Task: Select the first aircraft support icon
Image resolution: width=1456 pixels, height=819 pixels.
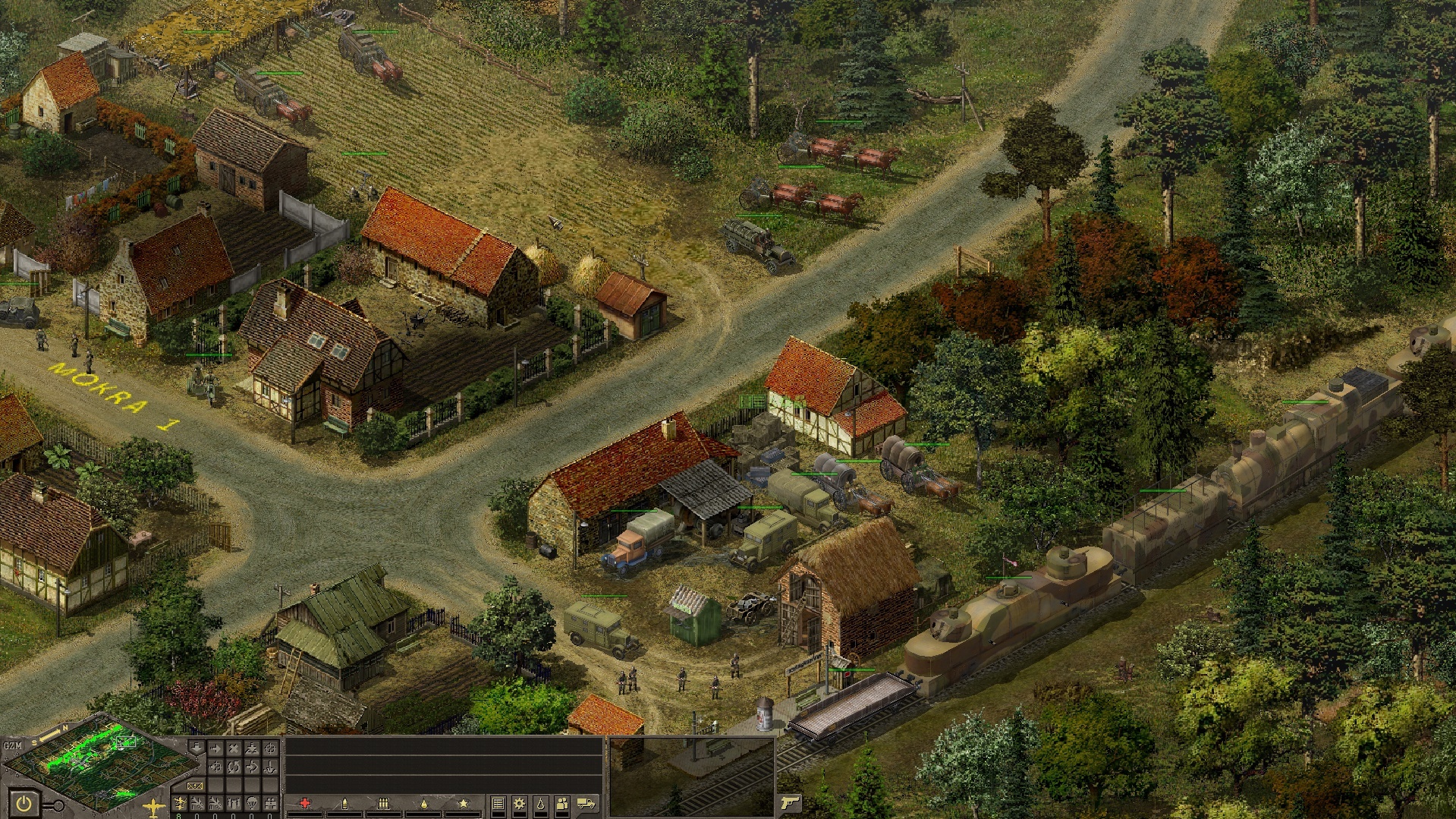Action: click(181, 803)
